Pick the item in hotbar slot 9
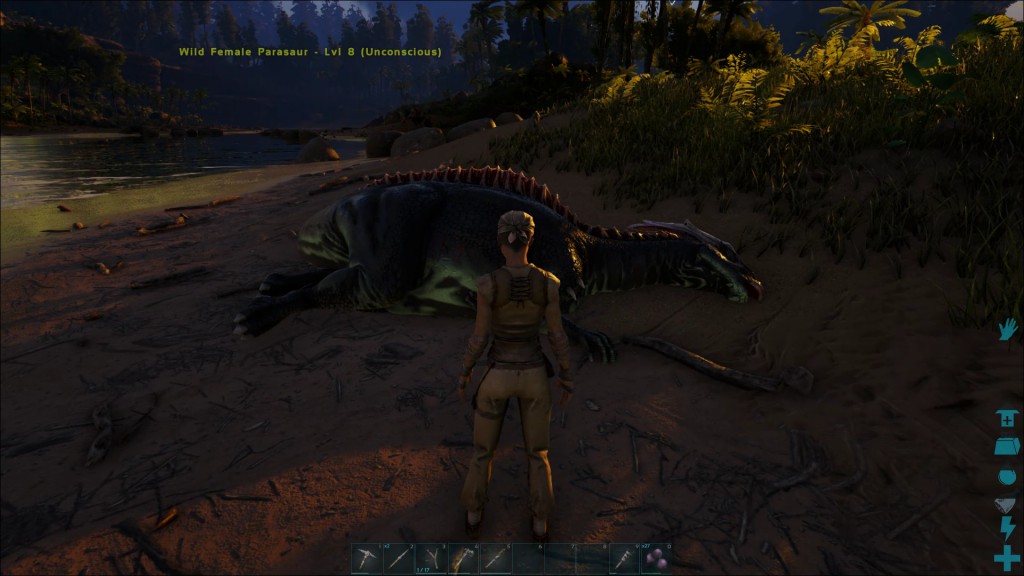Screen dimensions: 1024x576 [x=624, y=558]
